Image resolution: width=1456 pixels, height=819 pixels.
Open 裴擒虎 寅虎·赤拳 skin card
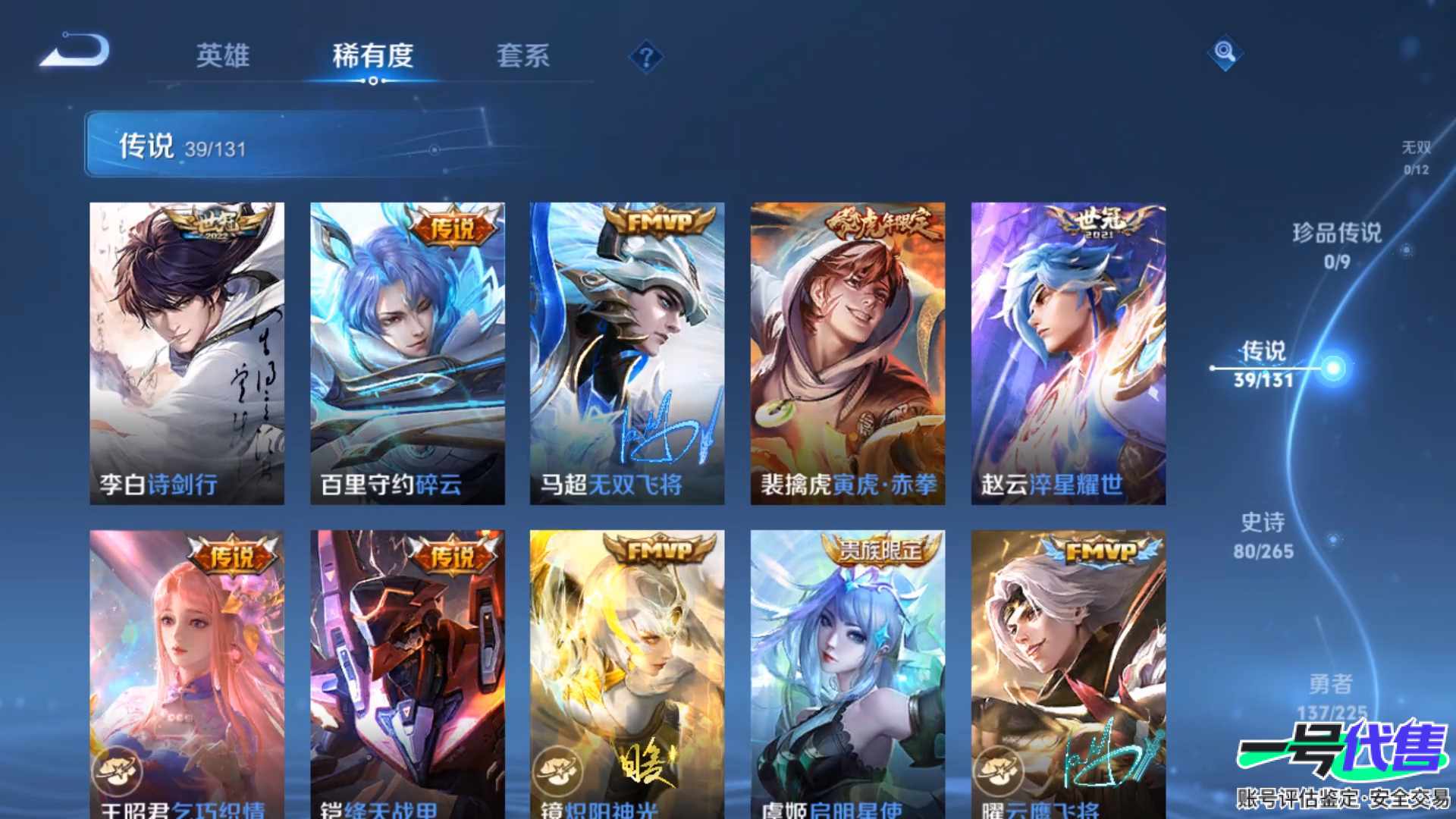(x=847, y=353)
